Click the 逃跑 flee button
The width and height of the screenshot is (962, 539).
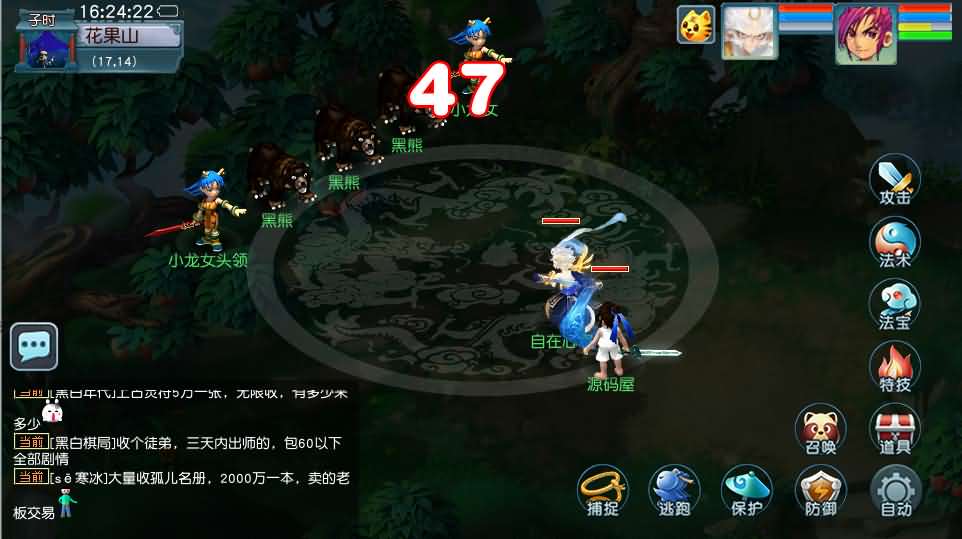pyautogui.click(x=675, y=492)
